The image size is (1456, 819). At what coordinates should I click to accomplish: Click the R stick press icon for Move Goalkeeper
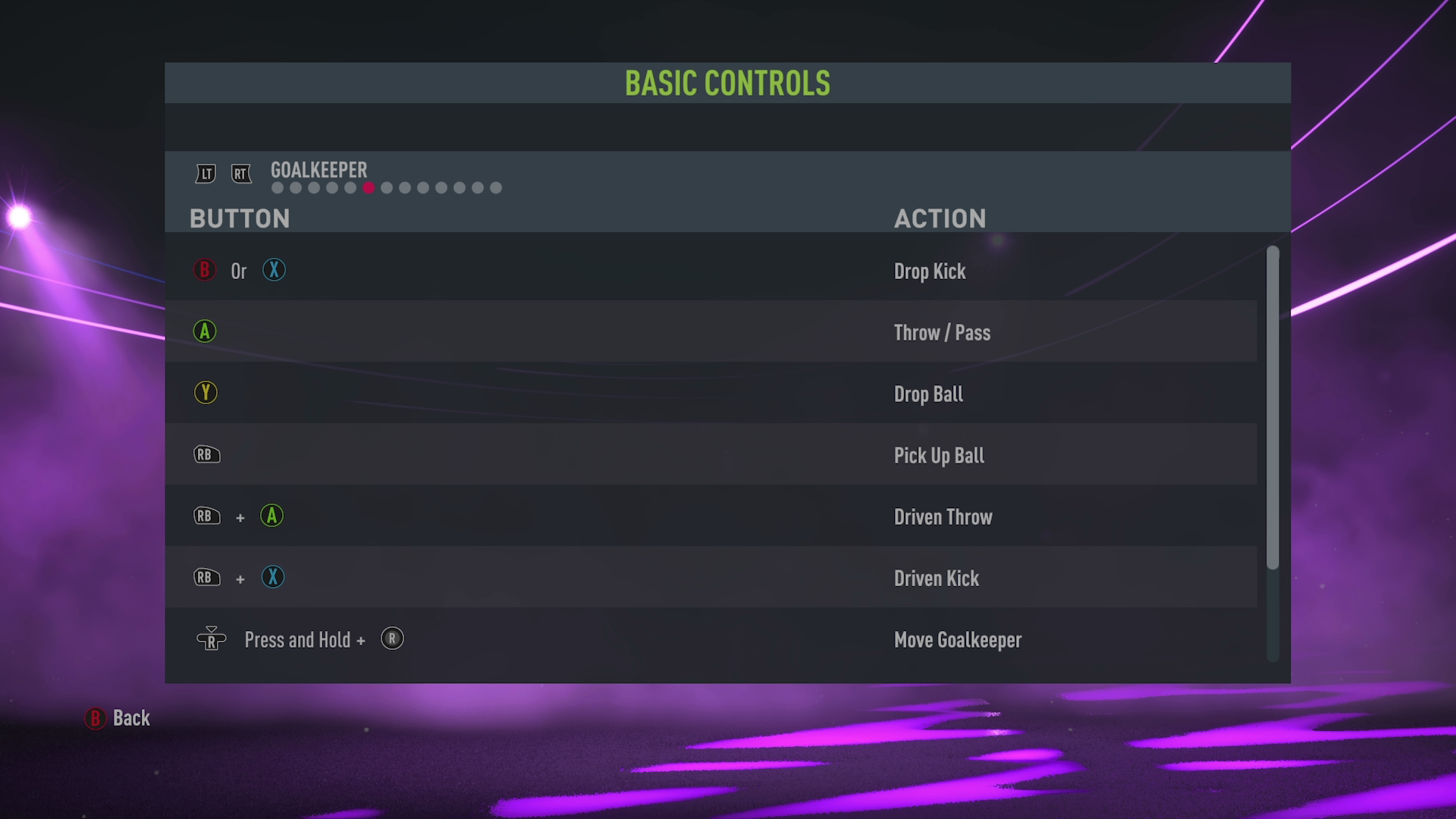pos(392,639)
